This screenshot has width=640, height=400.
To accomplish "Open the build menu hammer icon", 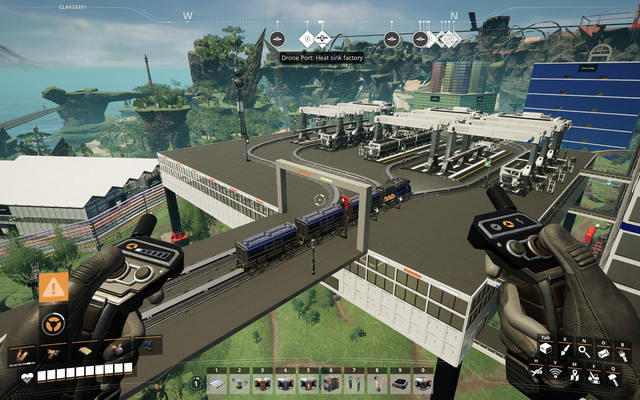I will coord(613,380).
